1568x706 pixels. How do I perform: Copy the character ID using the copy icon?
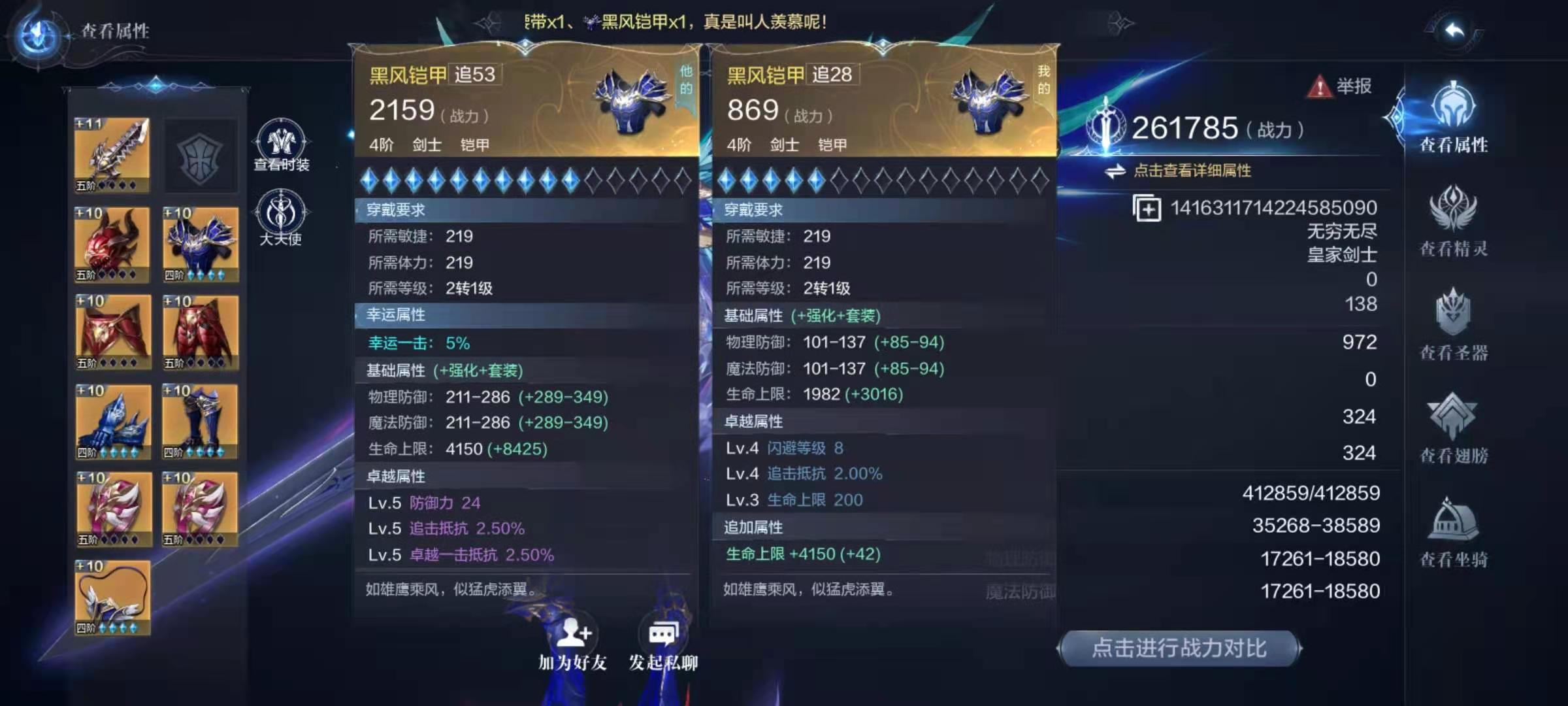click(1149, 208)
